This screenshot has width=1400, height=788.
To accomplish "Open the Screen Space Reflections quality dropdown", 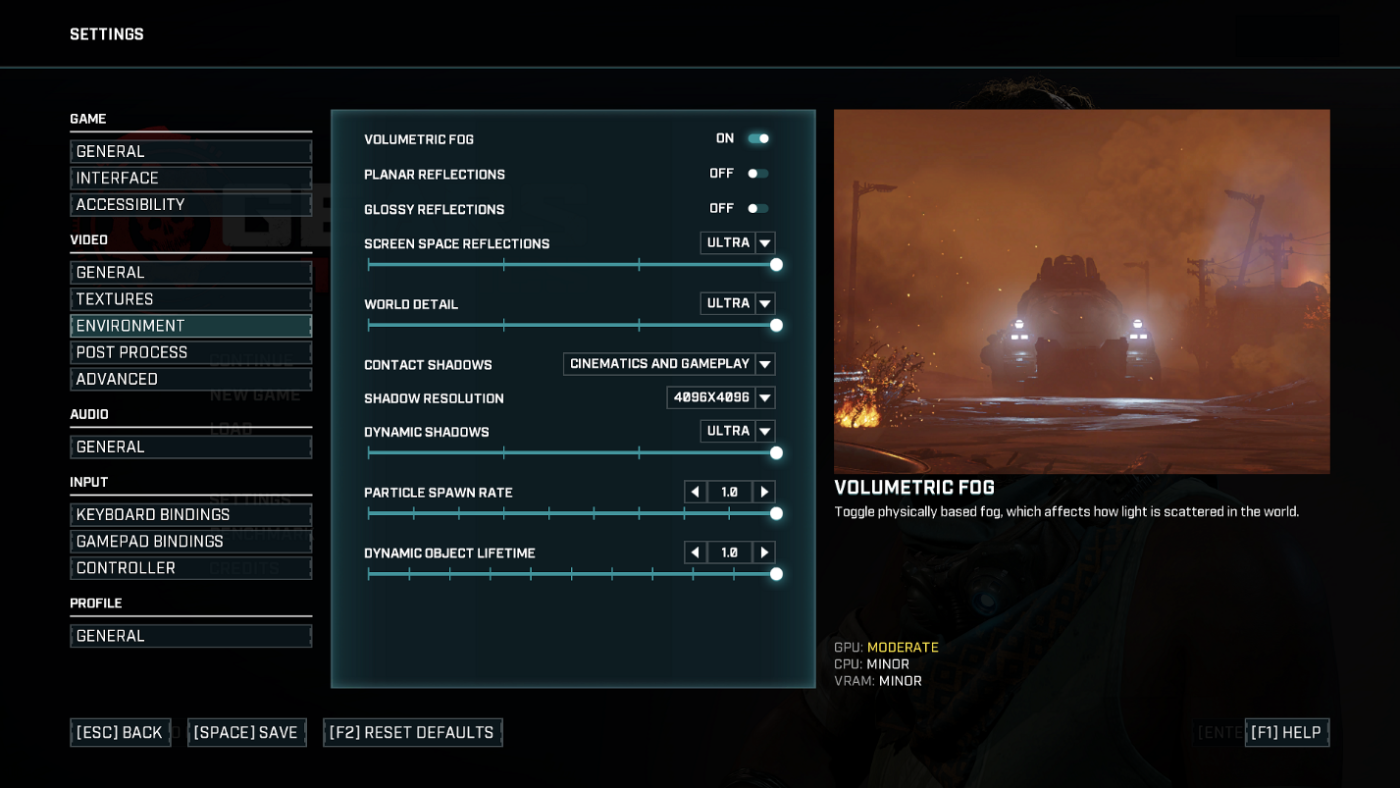I will click(x=765, y=242).
